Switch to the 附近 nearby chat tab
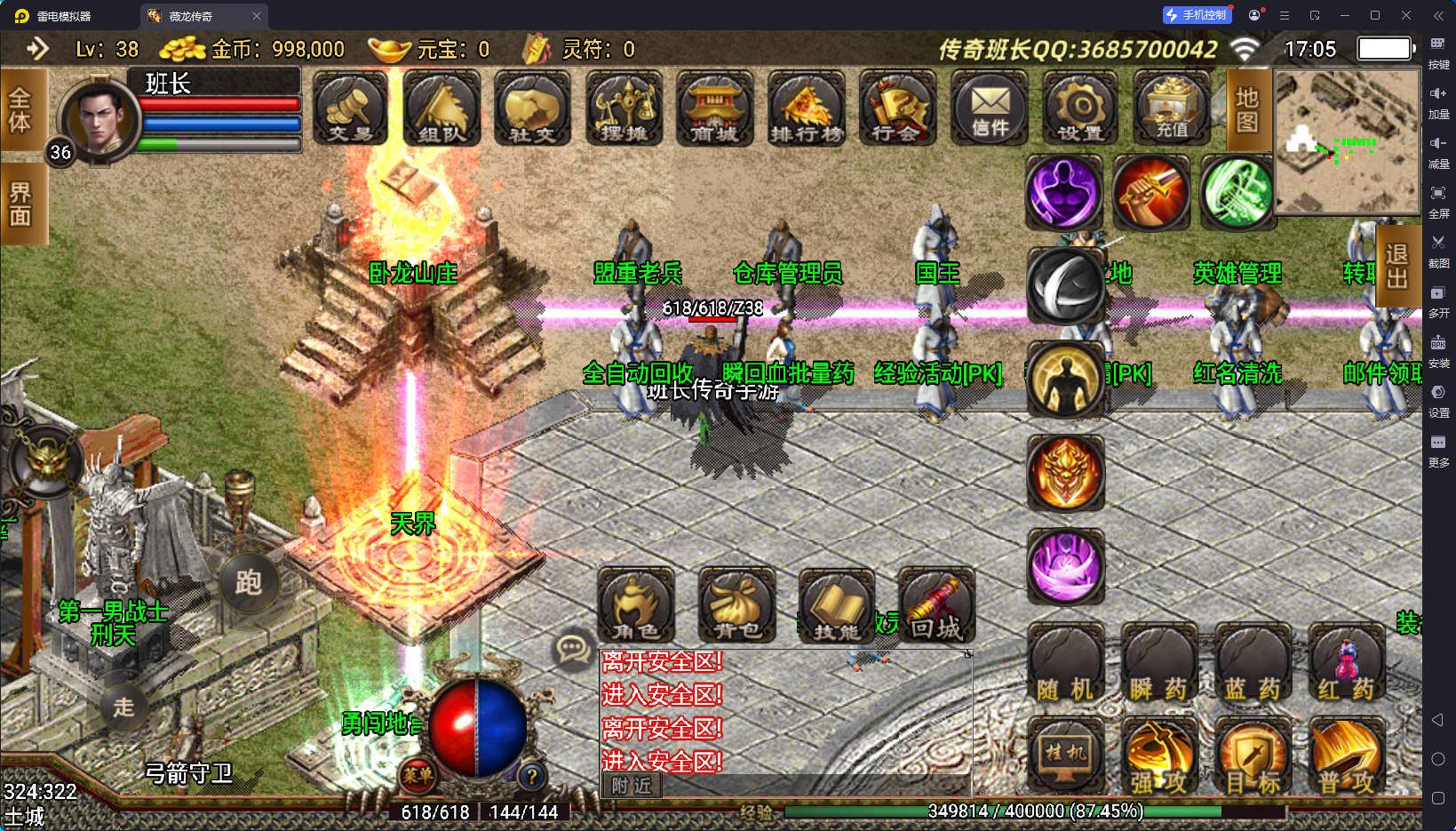 [631, 786]
